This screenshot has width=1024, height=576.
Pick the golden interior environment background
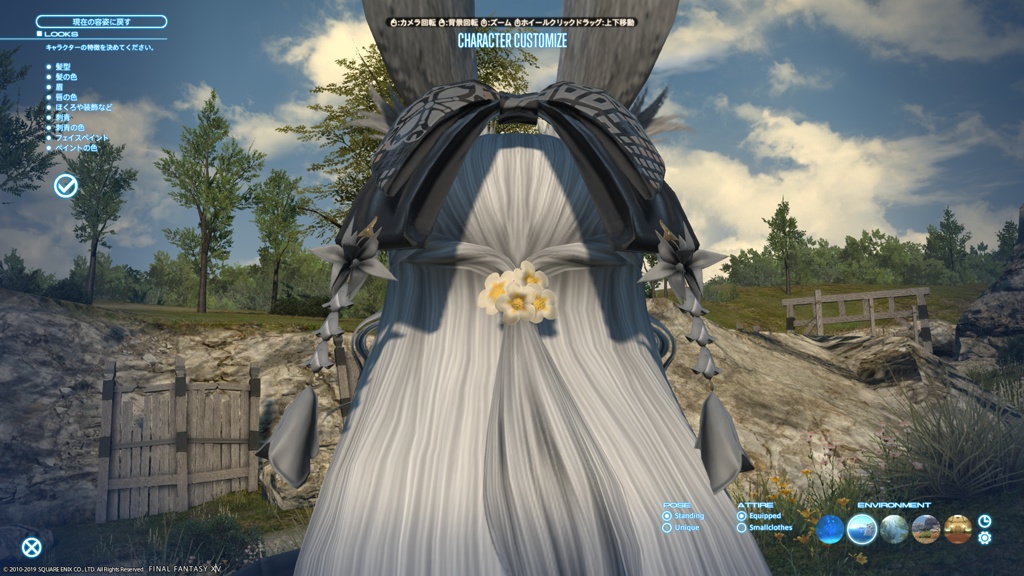[958, 529]
